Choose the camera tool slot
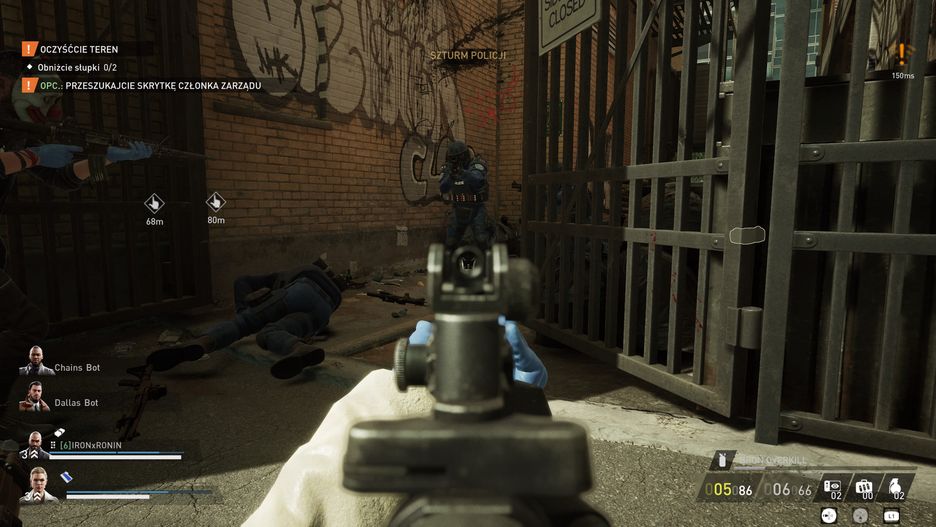The image size is (936, 527). pyautogui.click(x=831, y=489)
